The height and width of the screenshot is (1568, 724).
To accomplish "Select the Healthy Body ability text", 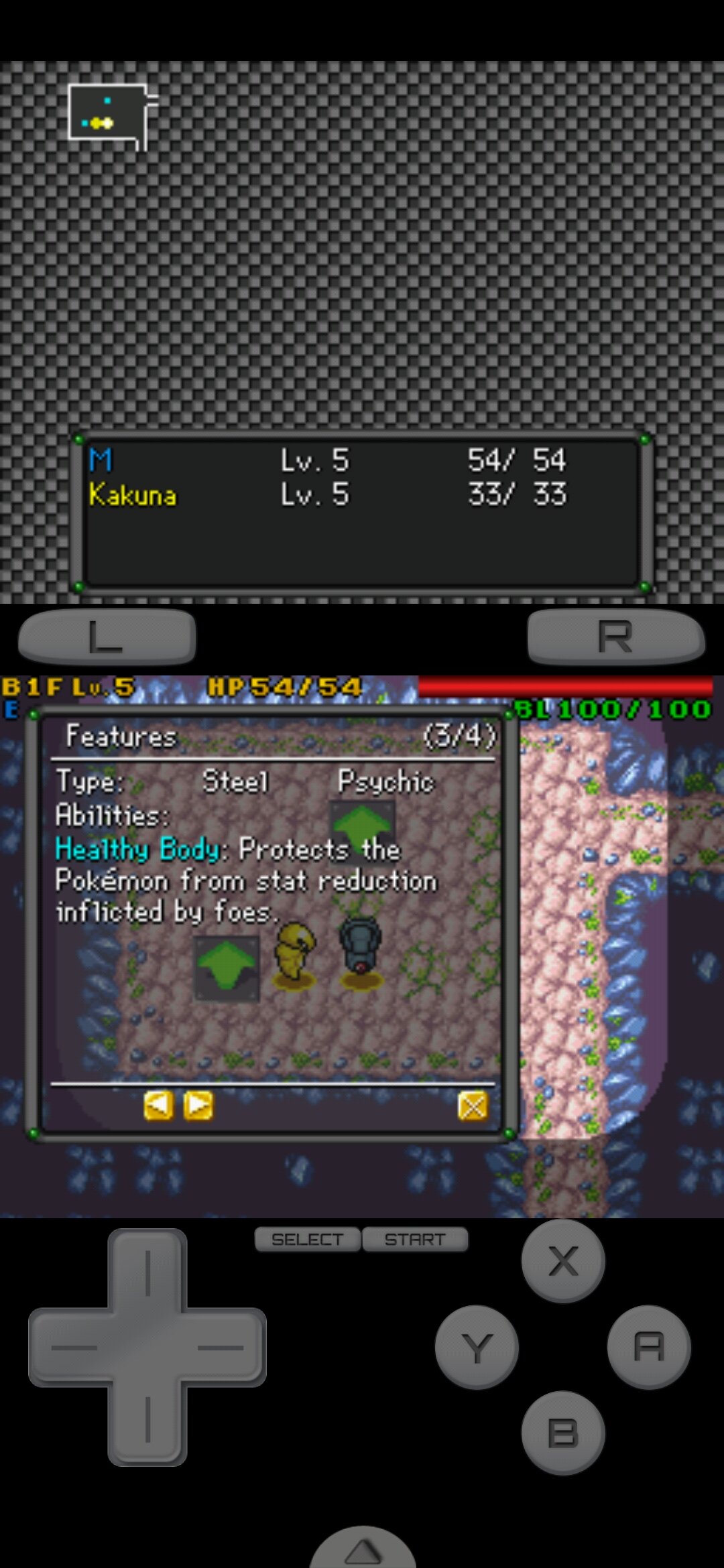I will click(137, 850).
